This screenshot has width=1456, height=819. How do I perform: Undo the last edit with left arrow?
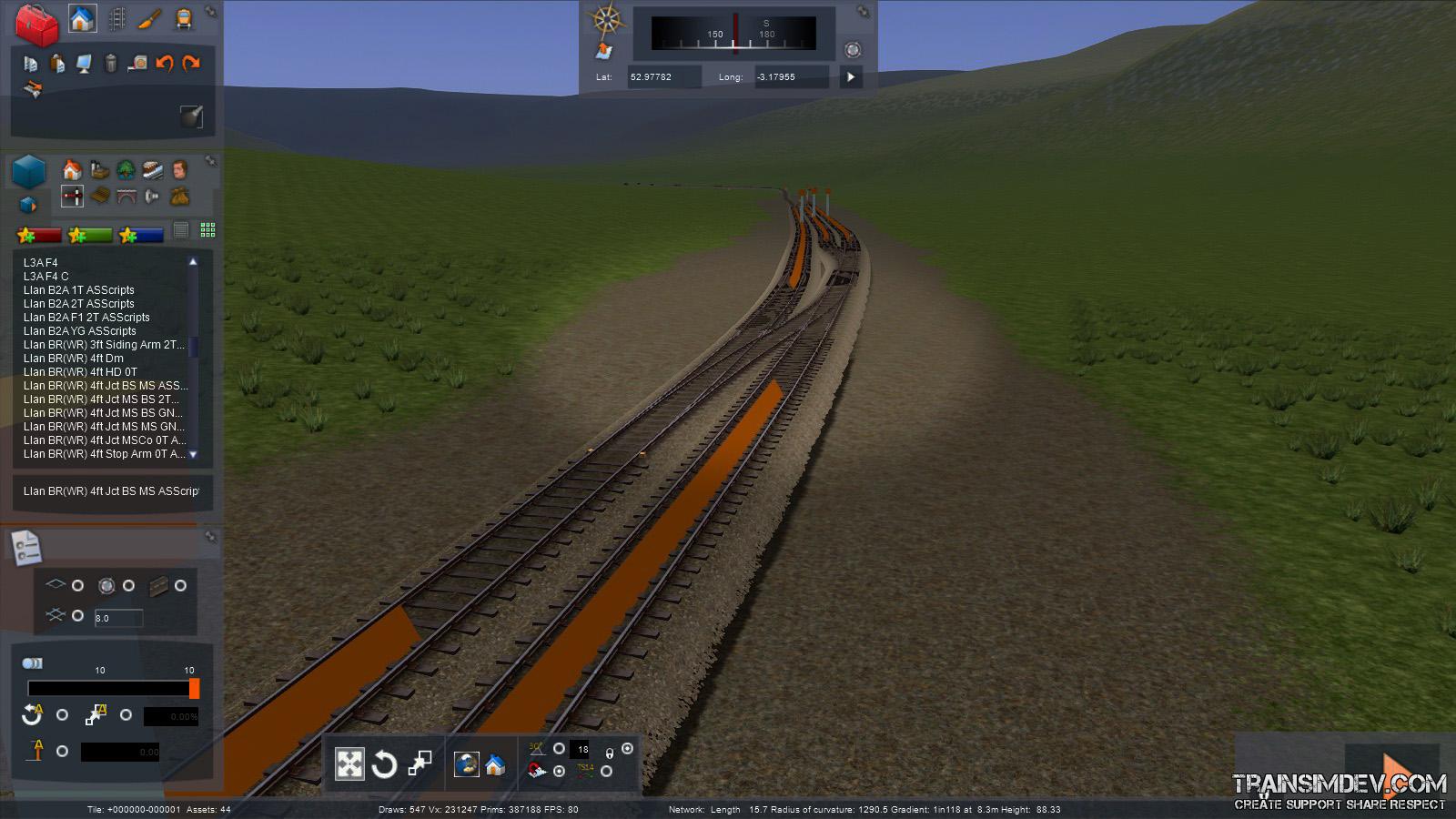click(x=165, y=63)
